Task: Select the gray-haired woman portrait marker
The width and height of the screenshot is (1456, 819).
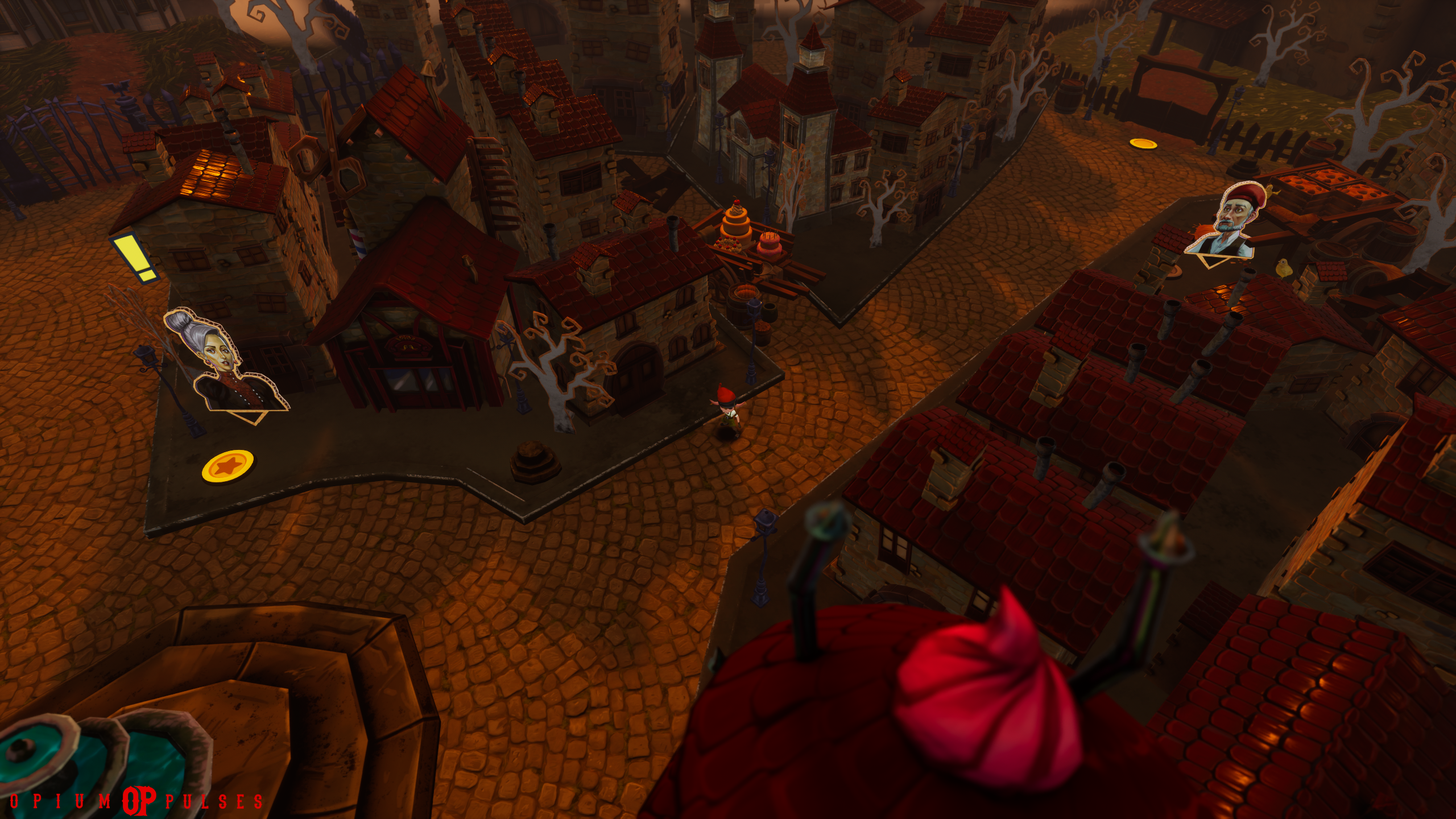Action: click(x=226, y=363)
